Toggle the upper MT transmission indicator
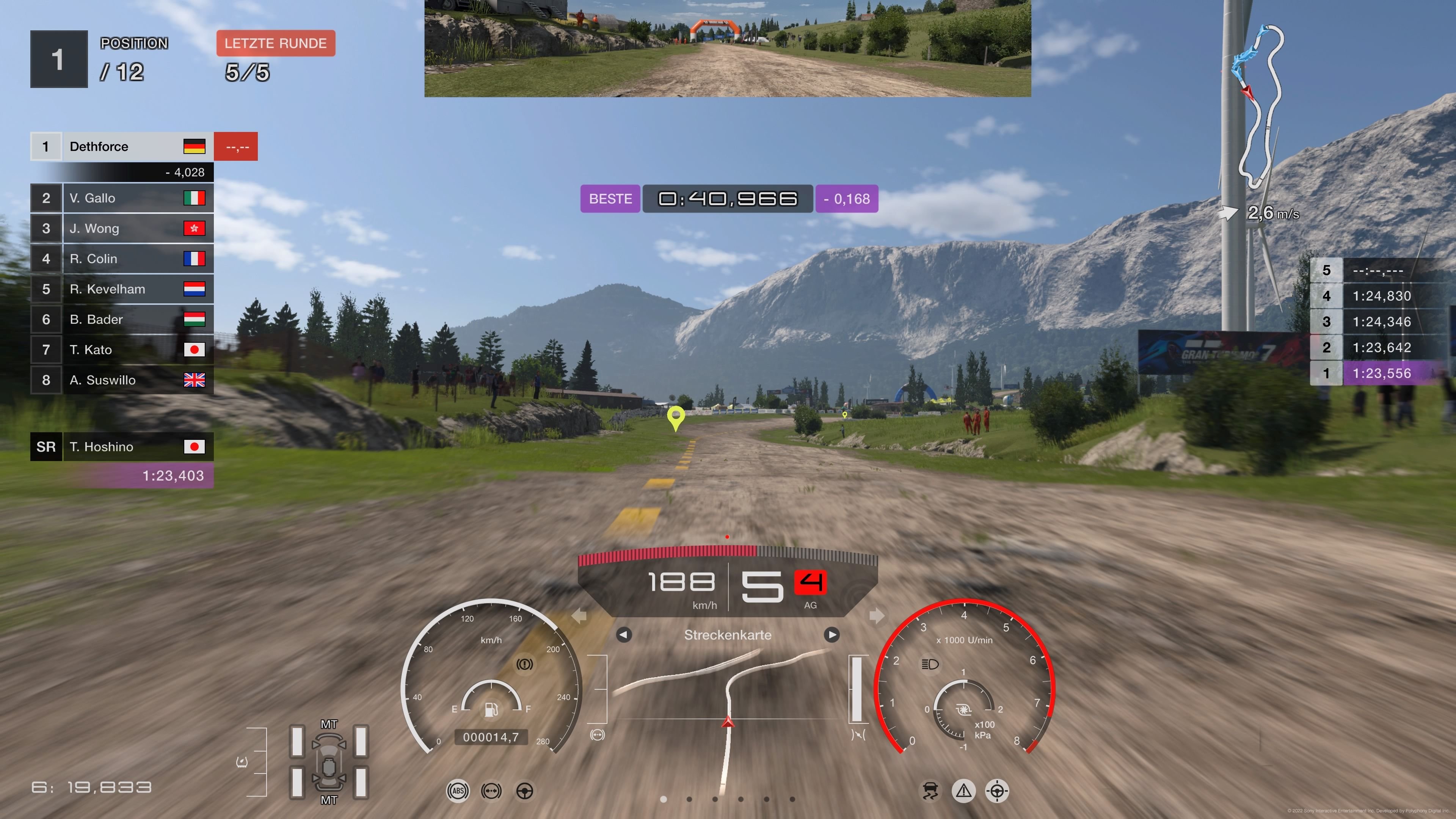This screenshot has width=1456, height=819. [x=329, y=723]
